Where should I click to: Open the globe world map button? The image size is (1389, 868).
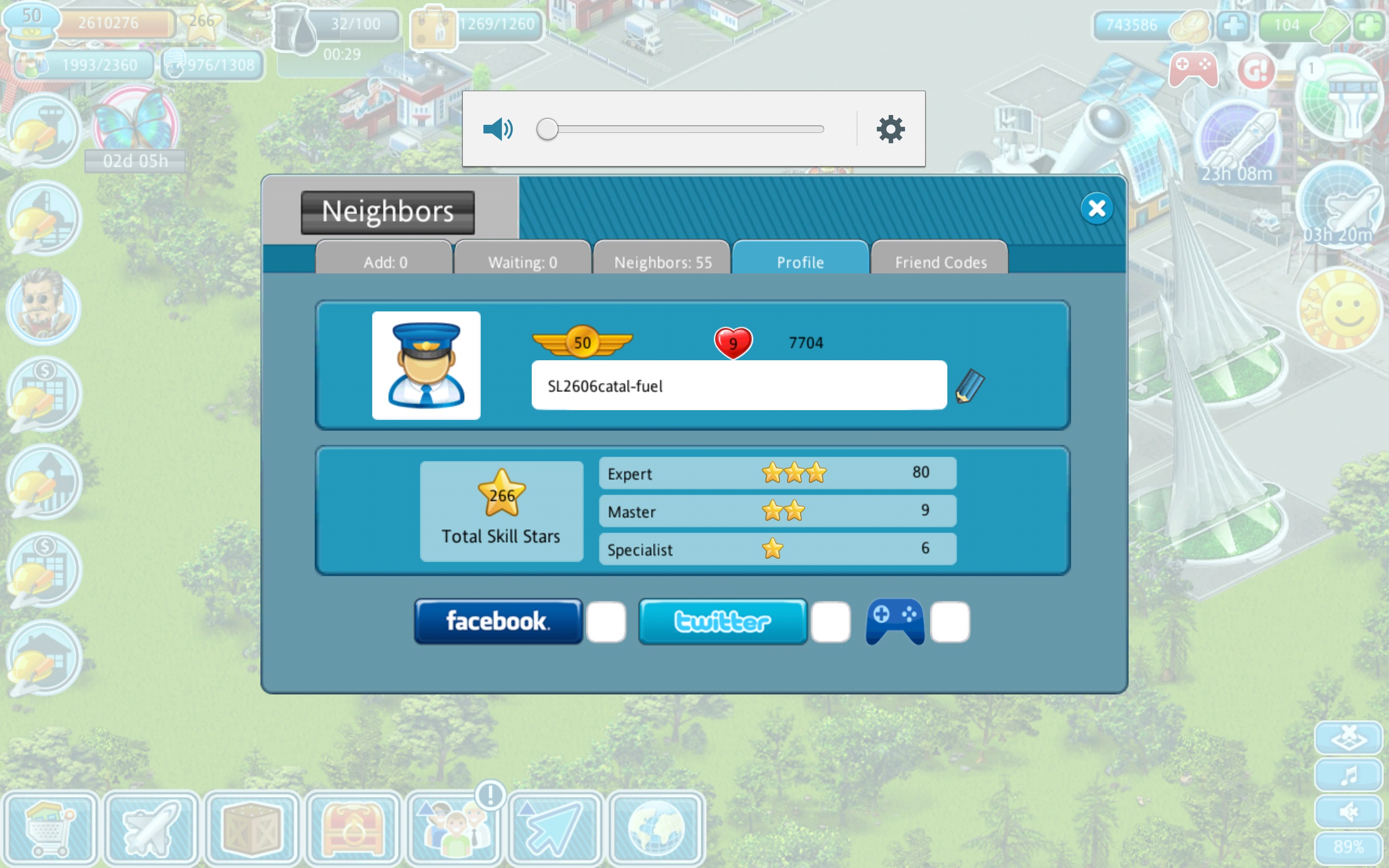pyautogui.click(x=656, y=828)
